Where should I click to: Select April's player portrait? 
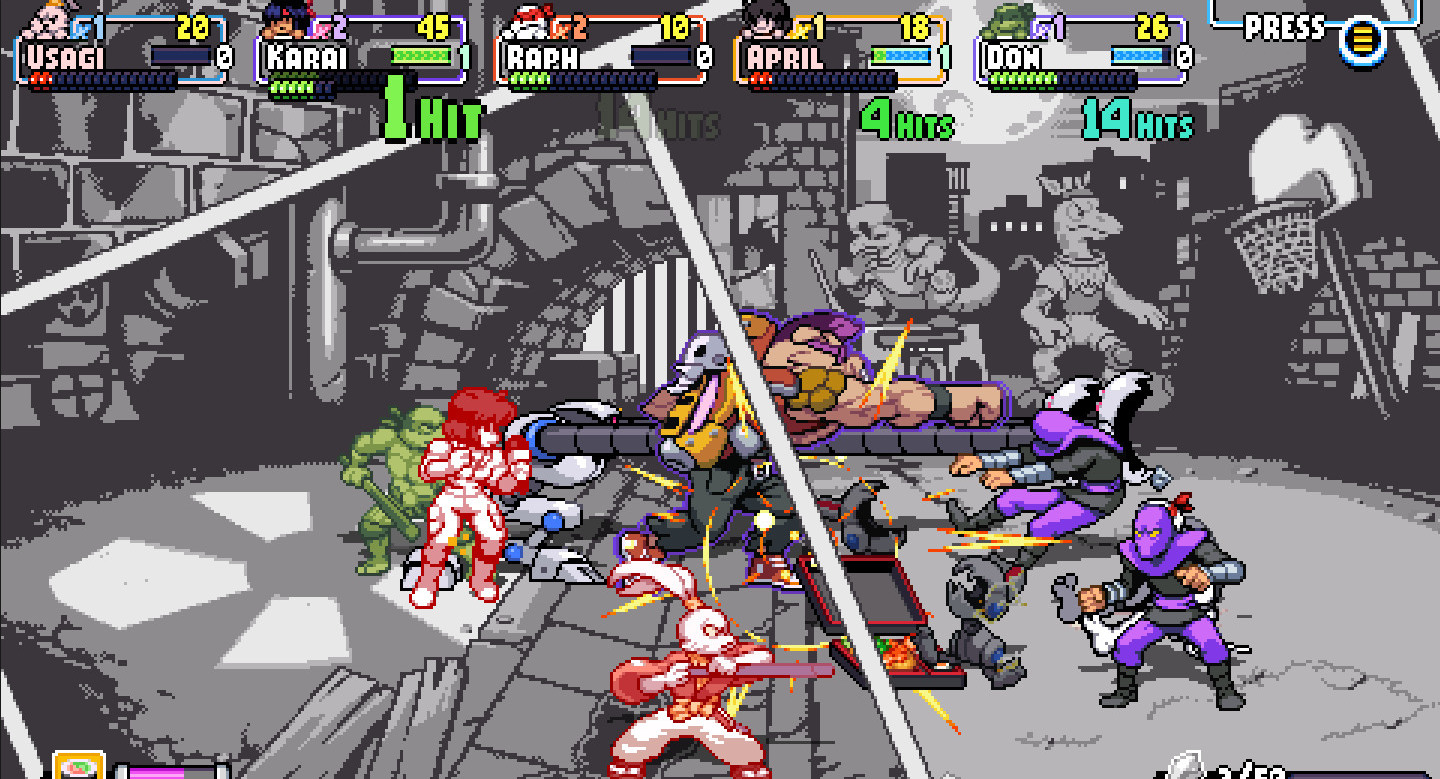[x=765, y=18]
